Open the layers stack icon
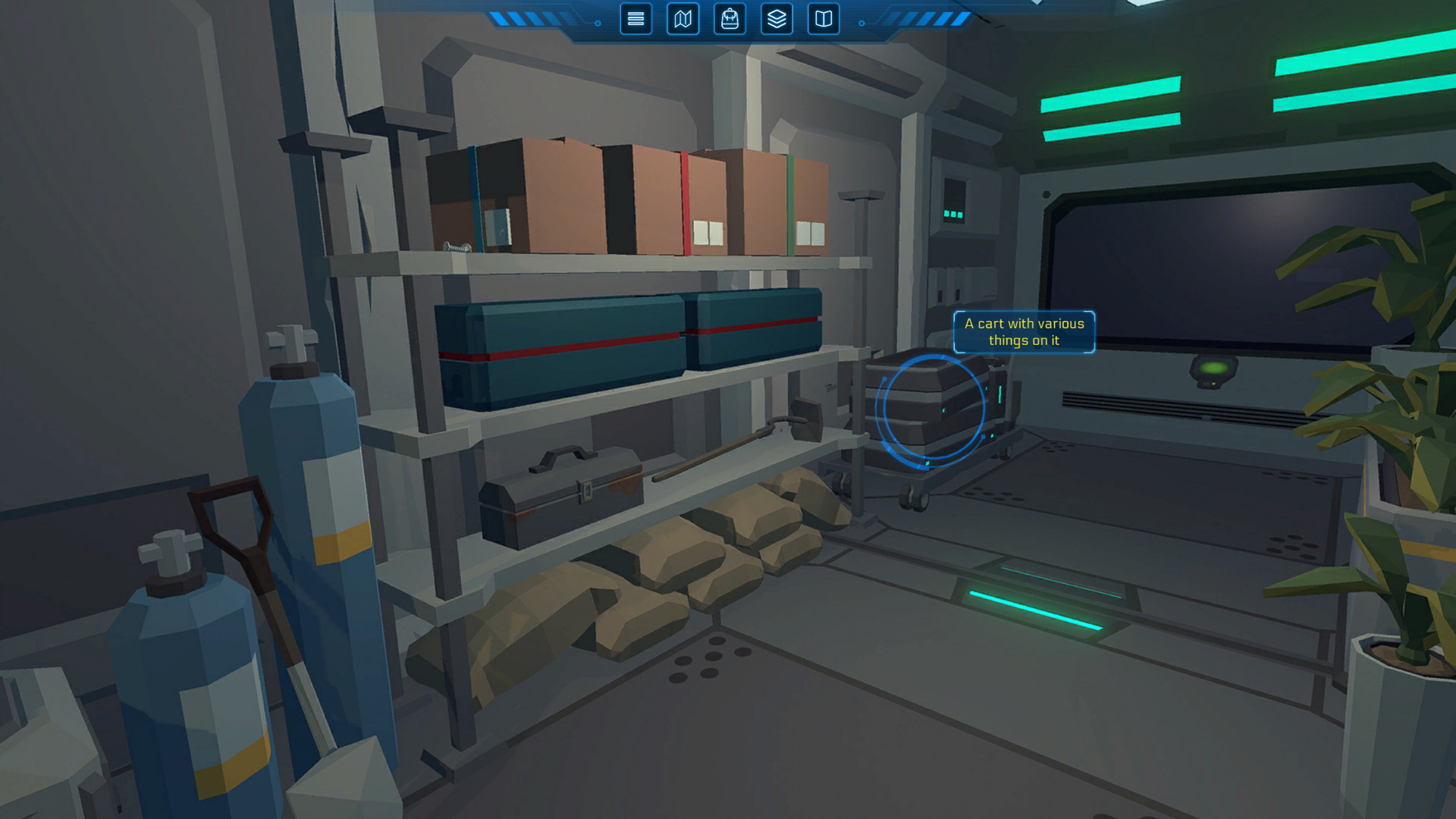The width and height of the screenshot is (1456, 819). tap(776, 20)
